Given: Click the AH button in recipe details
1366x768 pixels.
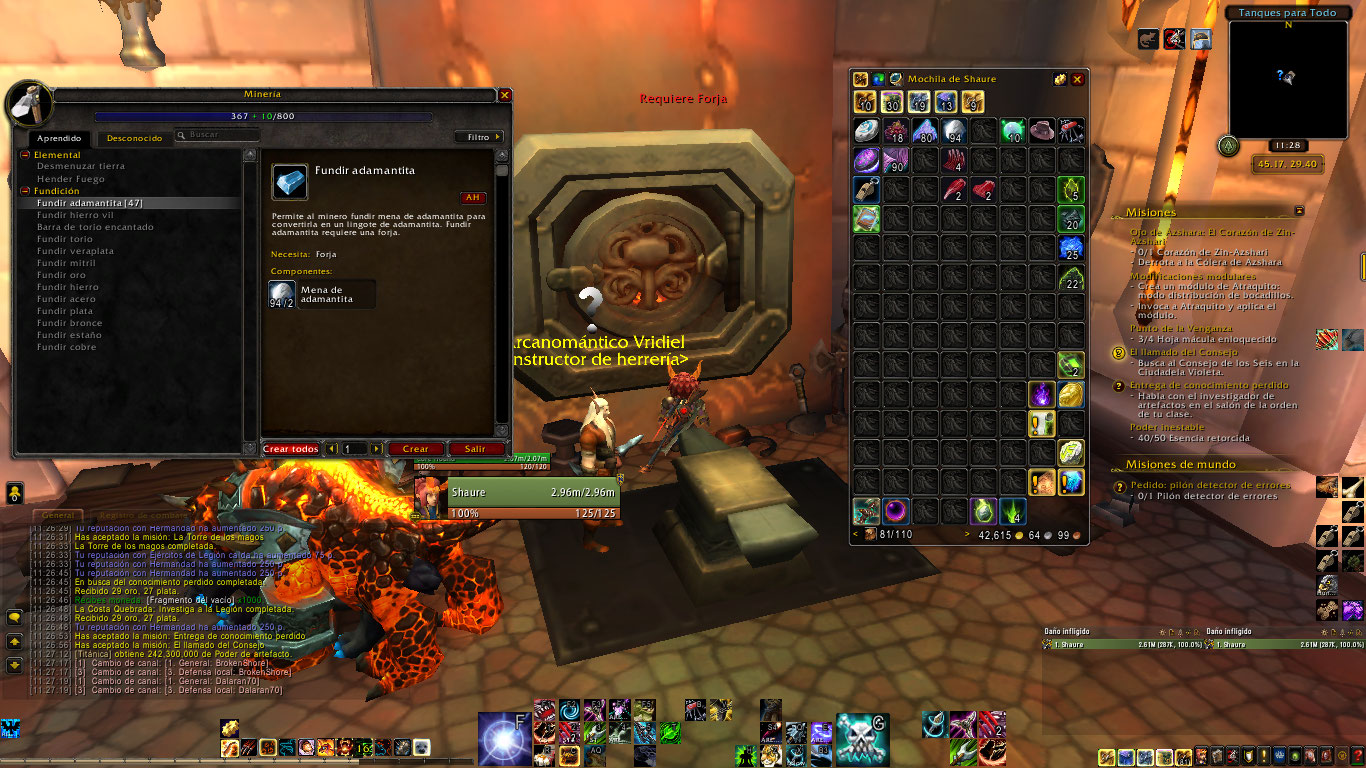Looking at the screenshot, I should click(x=471, y=197).
